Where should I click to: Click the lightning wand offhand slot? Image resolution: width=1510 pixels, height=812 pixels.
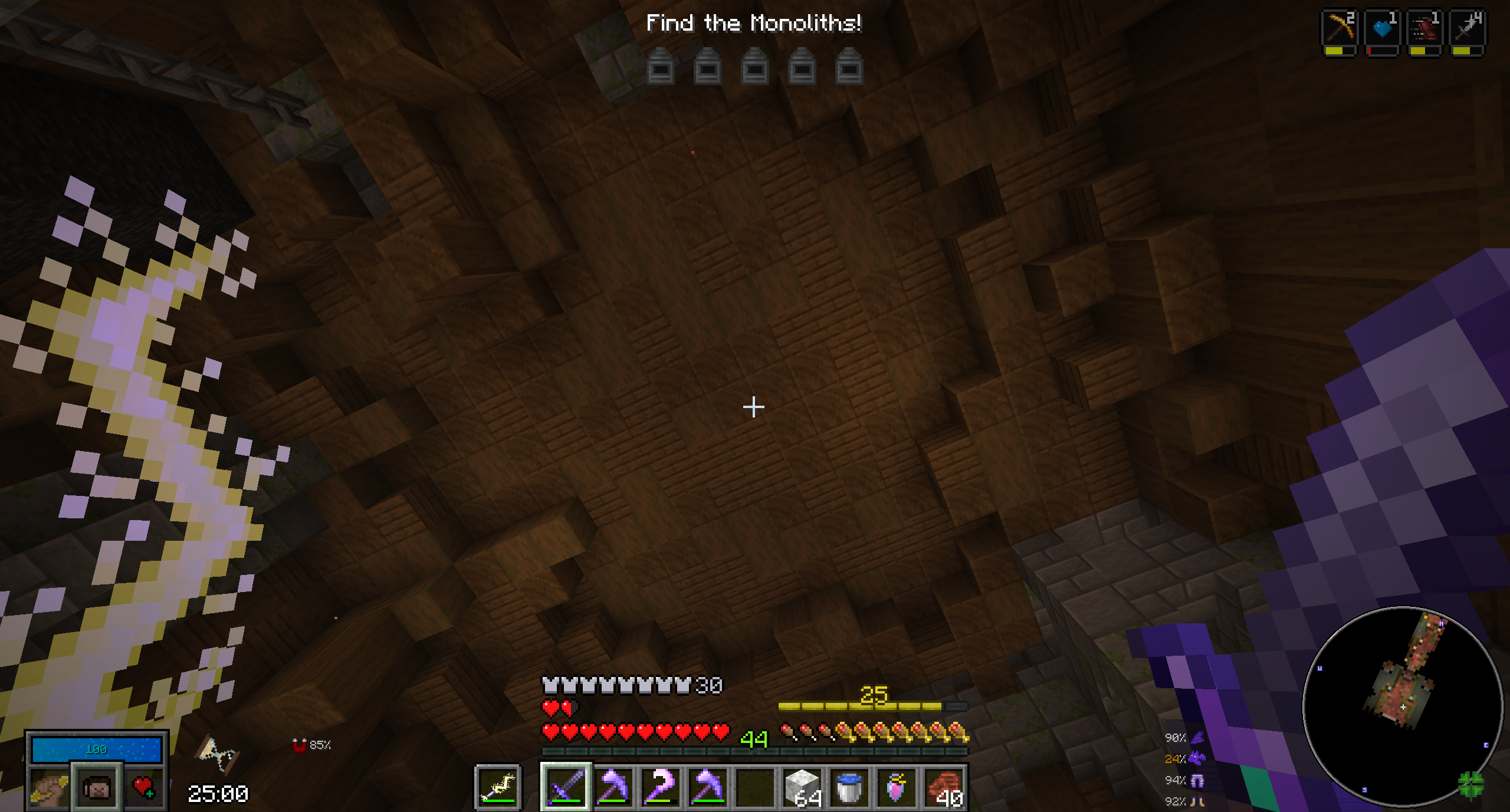coord(498,787)
